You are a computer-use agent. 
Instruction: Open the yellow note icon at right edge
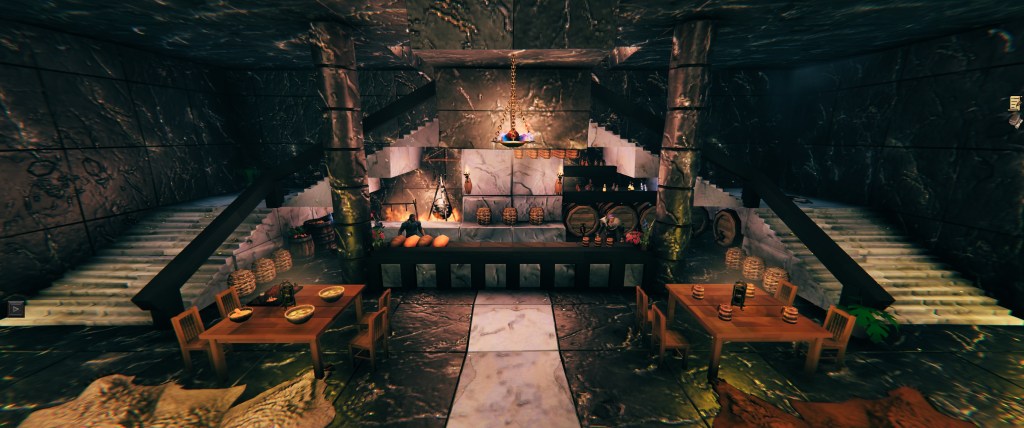pyautogui.click(x=1016, y=104)
